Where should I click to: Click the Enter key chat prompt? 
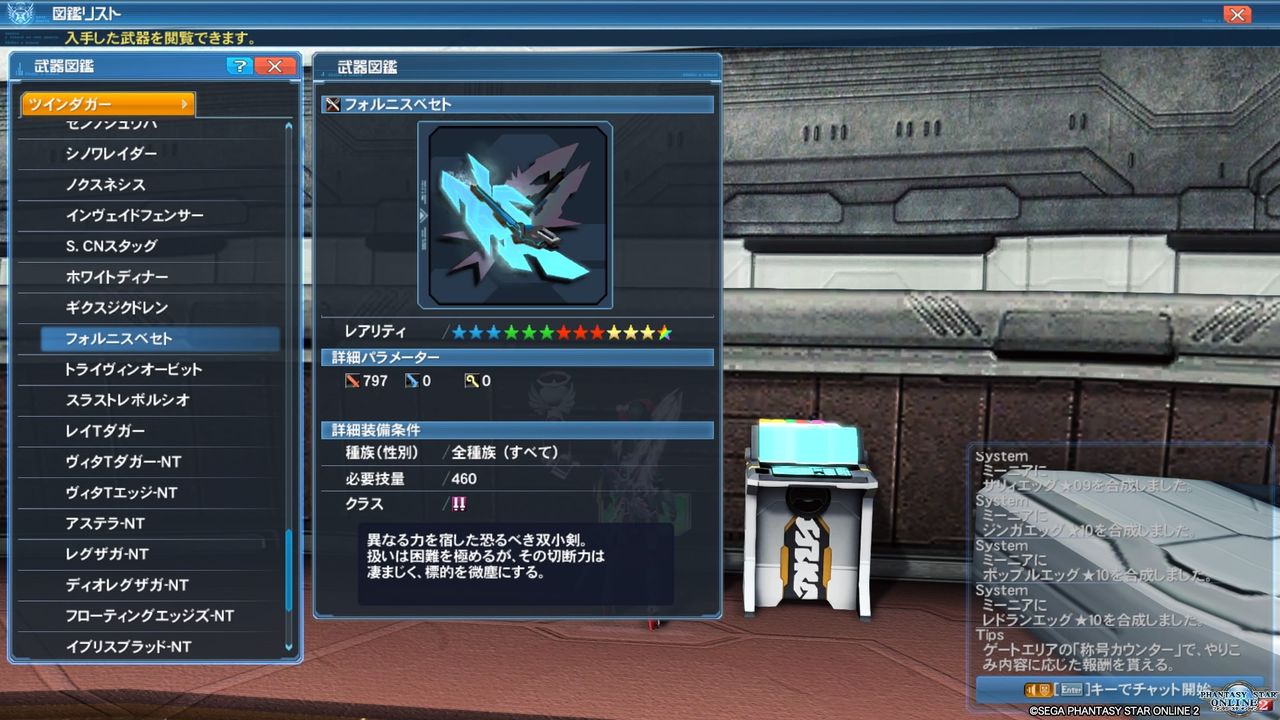point(1070,690)
